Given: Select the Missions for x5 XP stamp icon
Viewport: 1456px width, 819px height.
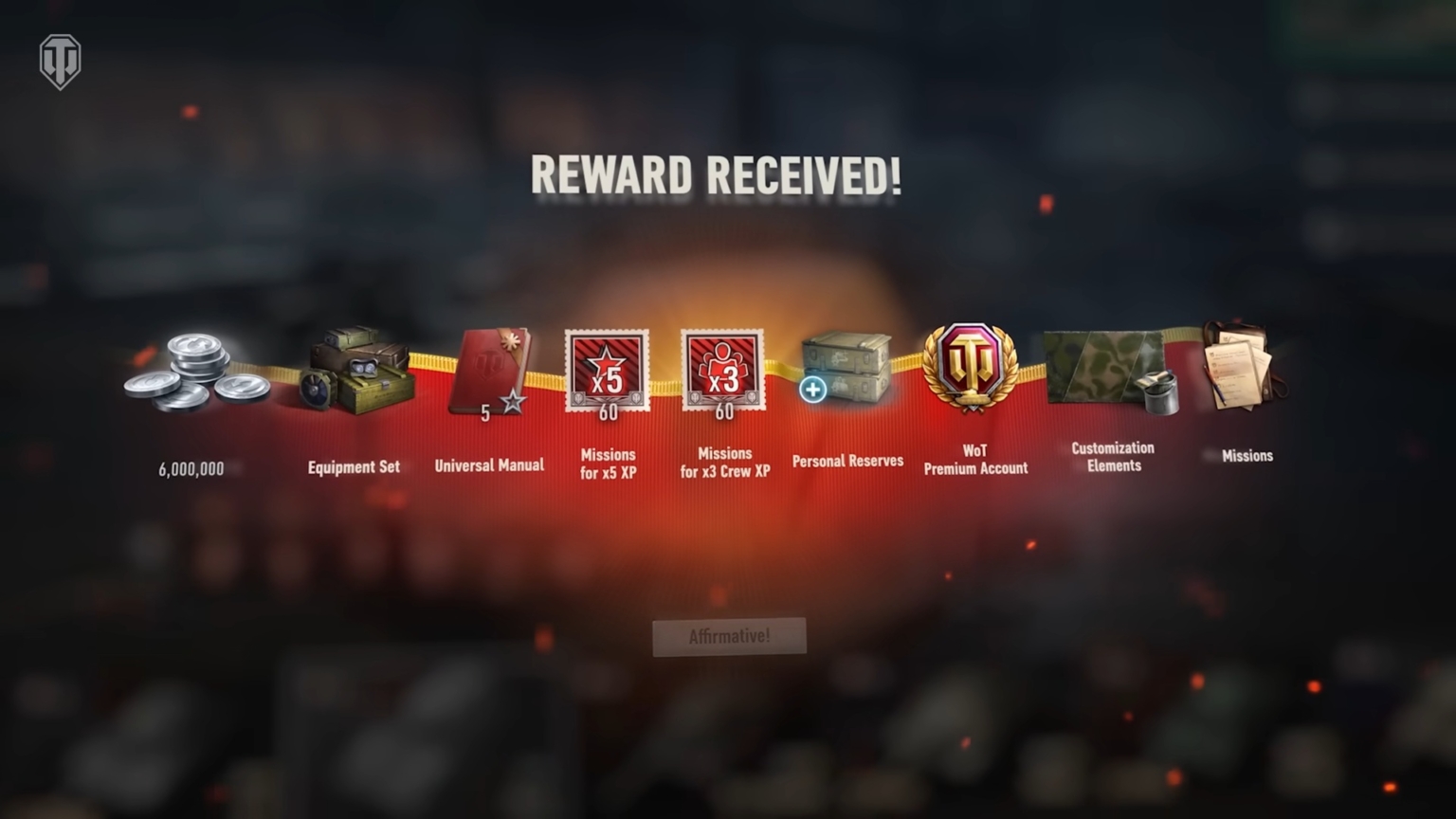Looking at the screenshot, I should pos(607,372).
